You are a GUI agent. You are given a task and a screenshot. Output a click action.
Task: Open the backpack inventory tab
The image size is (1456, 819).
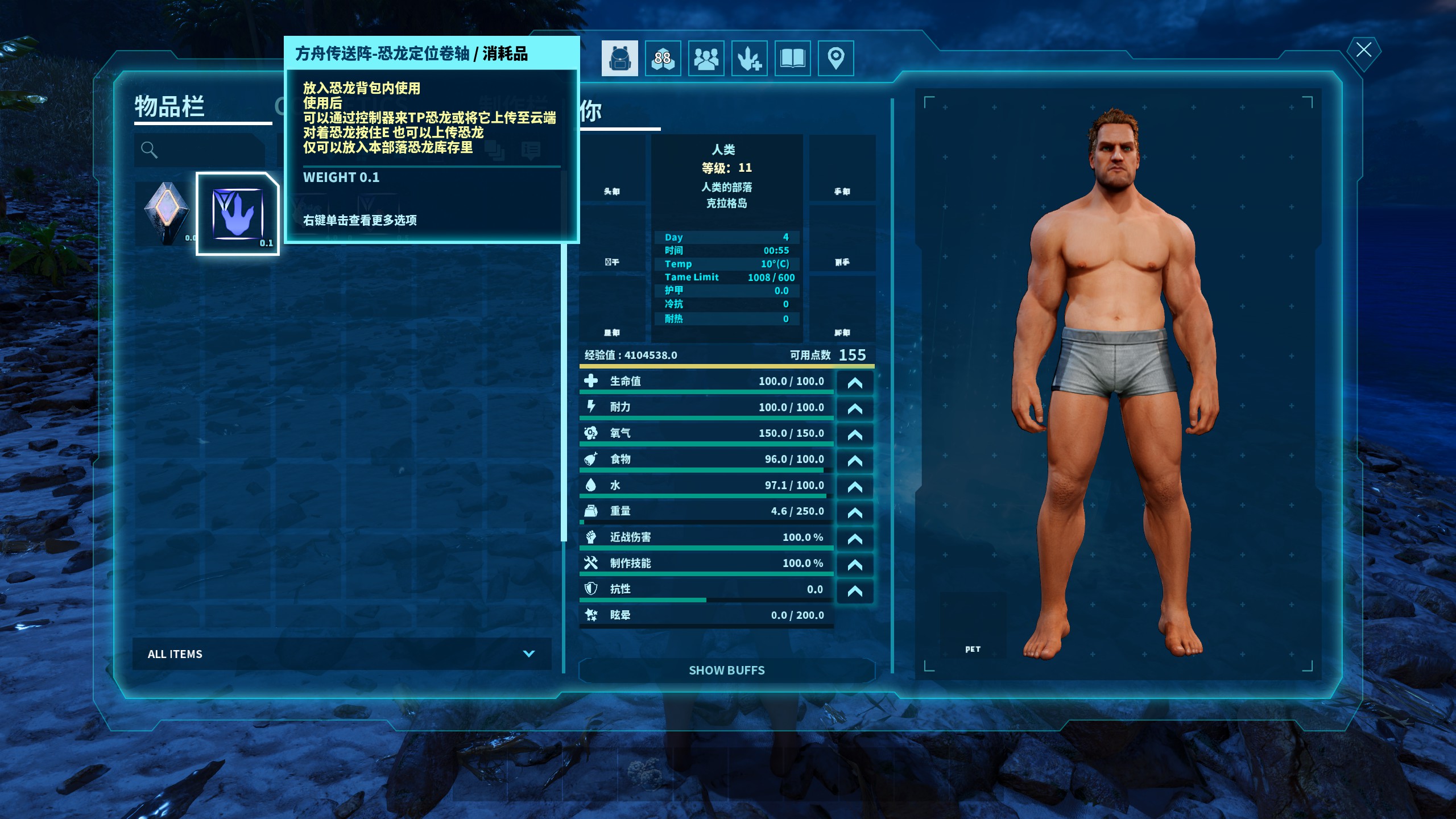tap(619, 58)
